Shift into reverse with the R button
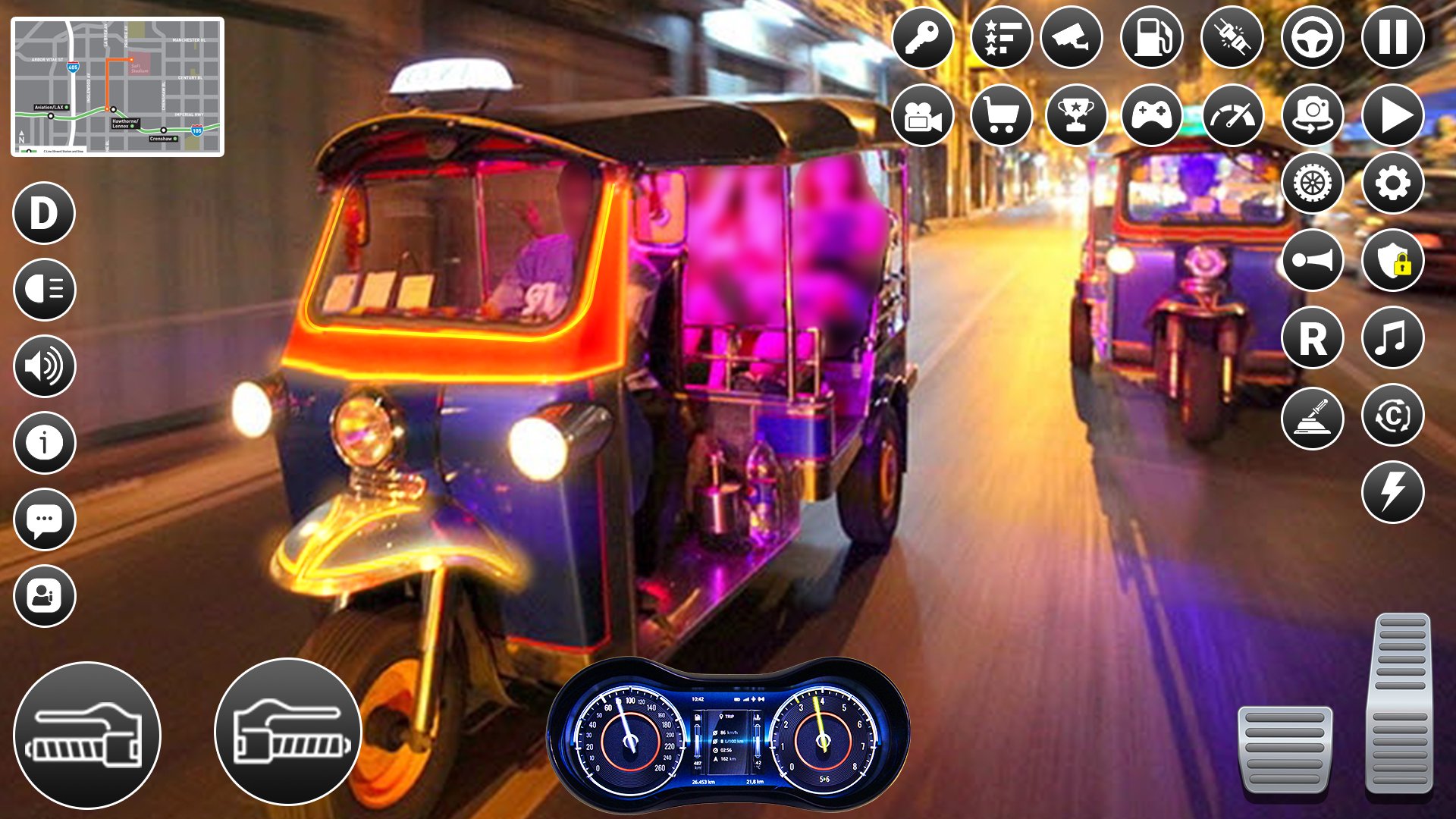This screenshot has width=1456, height=819. pyautogui.click(x=1312, y=337)
